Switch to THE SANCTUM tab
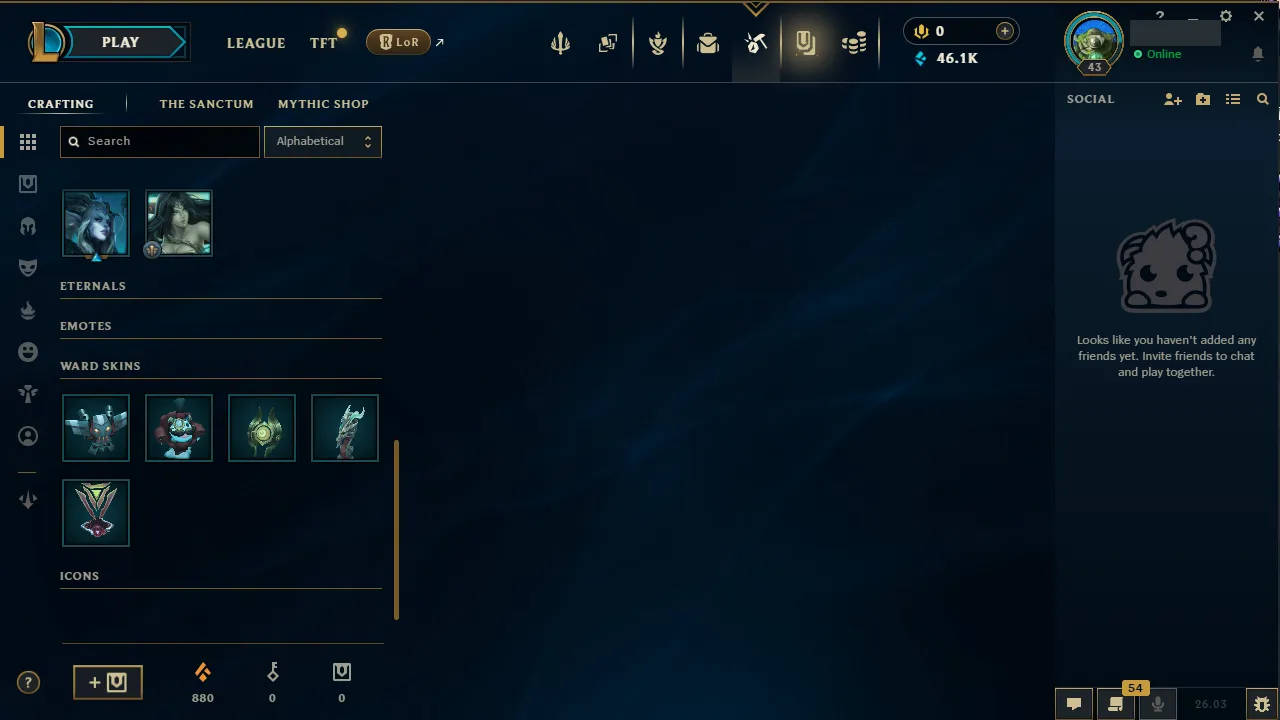 [x=206, y=104]
